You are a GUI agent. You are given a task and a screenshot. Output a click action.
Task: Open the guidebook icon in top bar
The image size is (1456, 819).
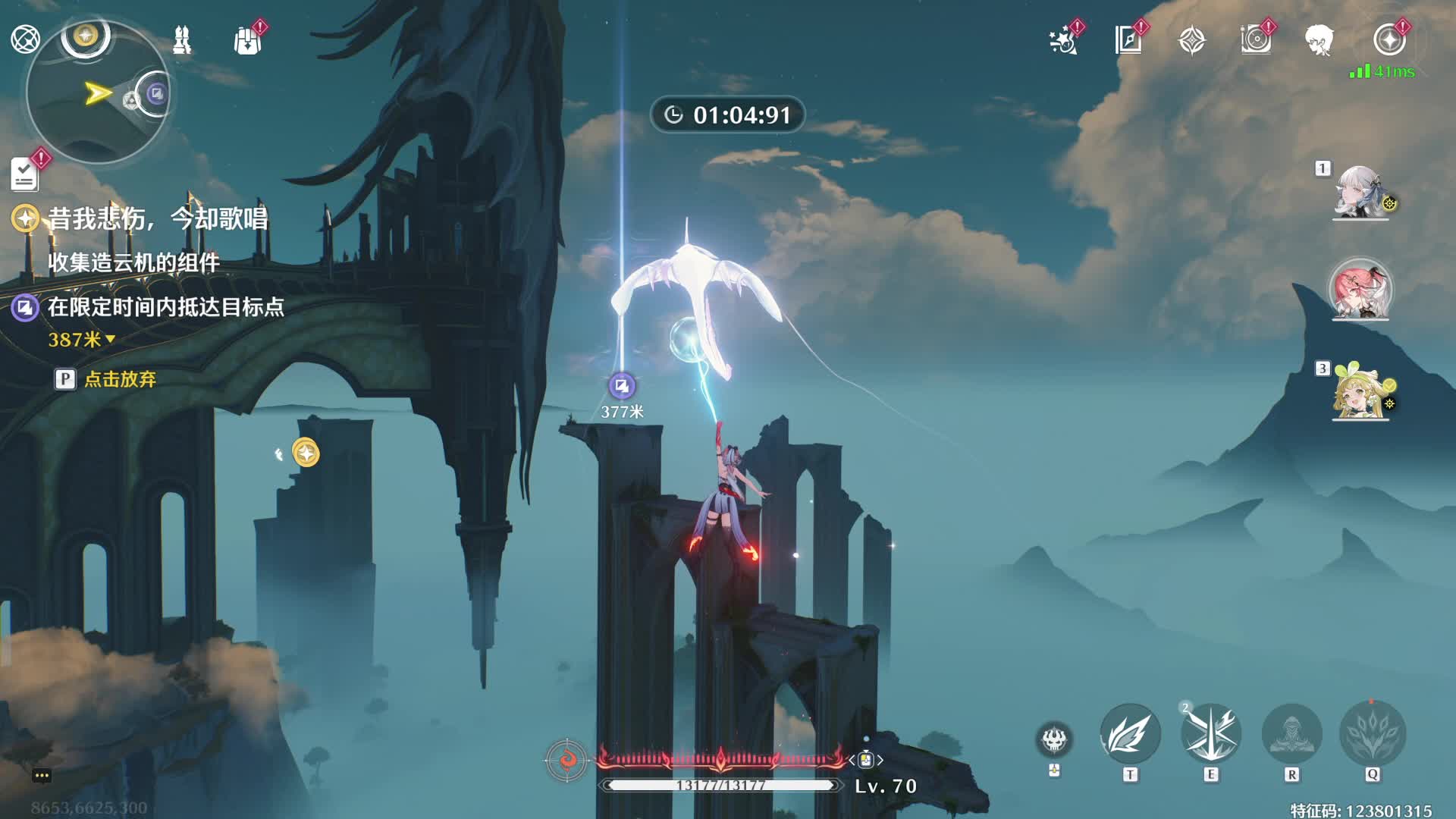pyautogui.click(x=1128, y=40)
